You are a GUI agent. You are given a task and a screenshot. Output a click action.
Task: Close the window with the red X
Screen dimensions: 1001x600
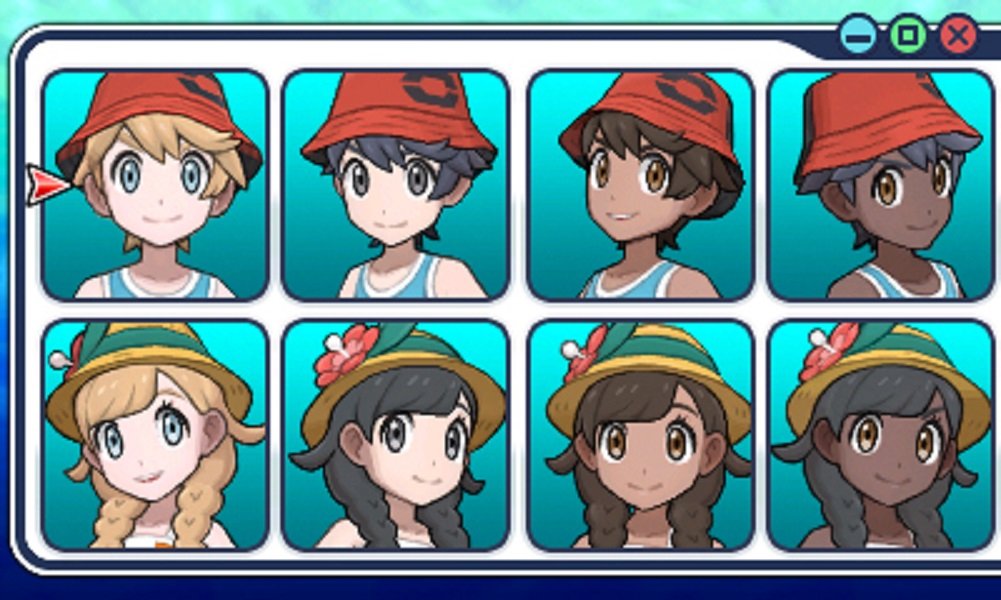pos(958,37)
